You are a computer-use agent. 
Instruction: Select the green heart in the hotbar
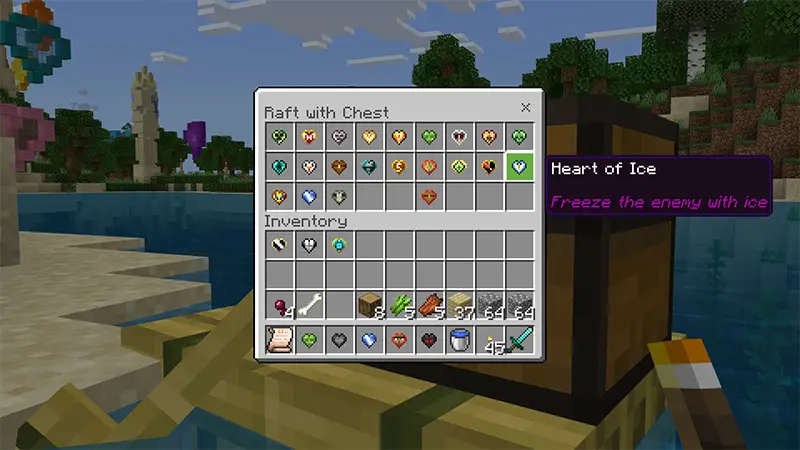[309, 340]
